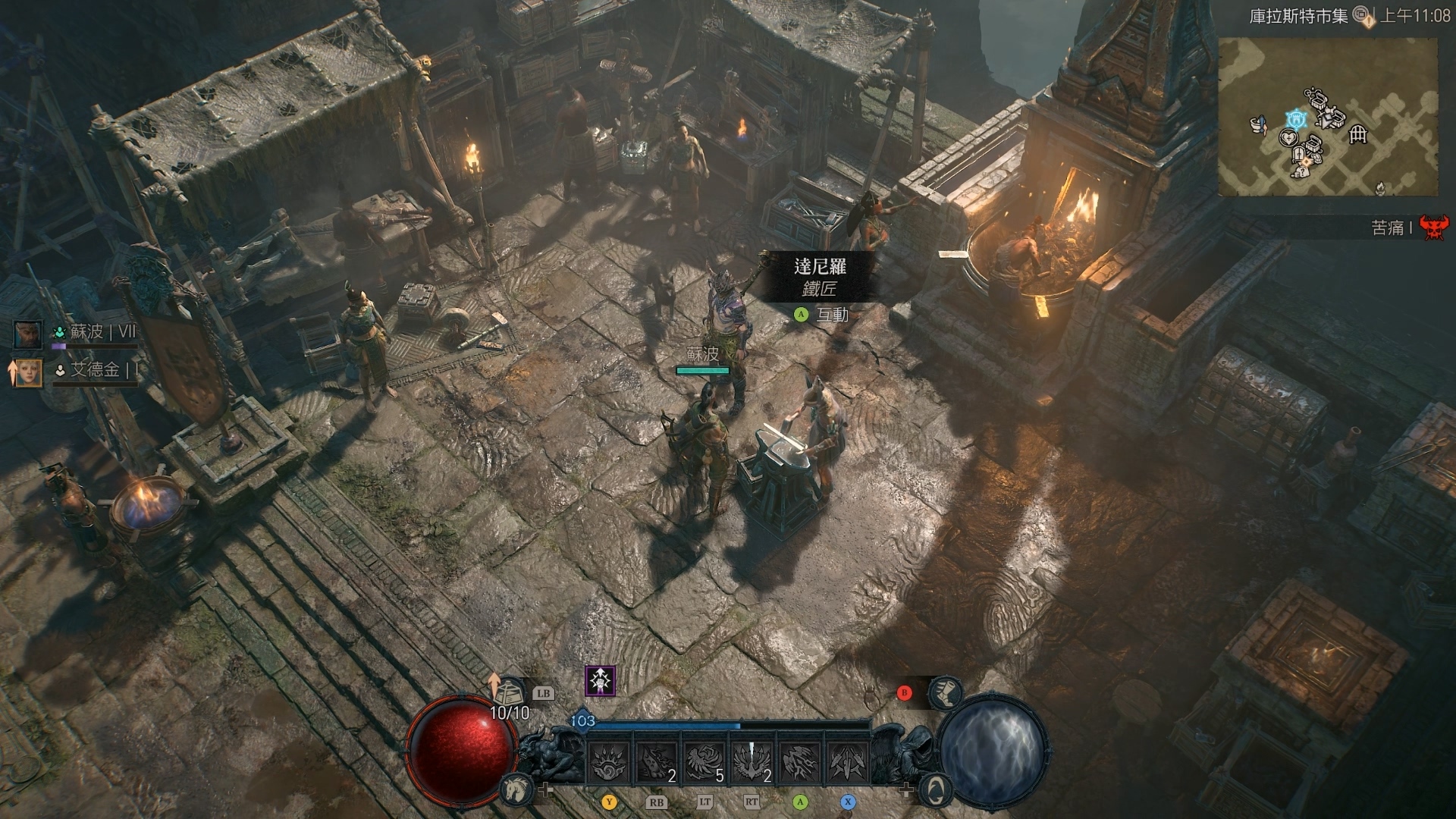Activate the swirling feather skill showing 5

[x=704, y=761]
